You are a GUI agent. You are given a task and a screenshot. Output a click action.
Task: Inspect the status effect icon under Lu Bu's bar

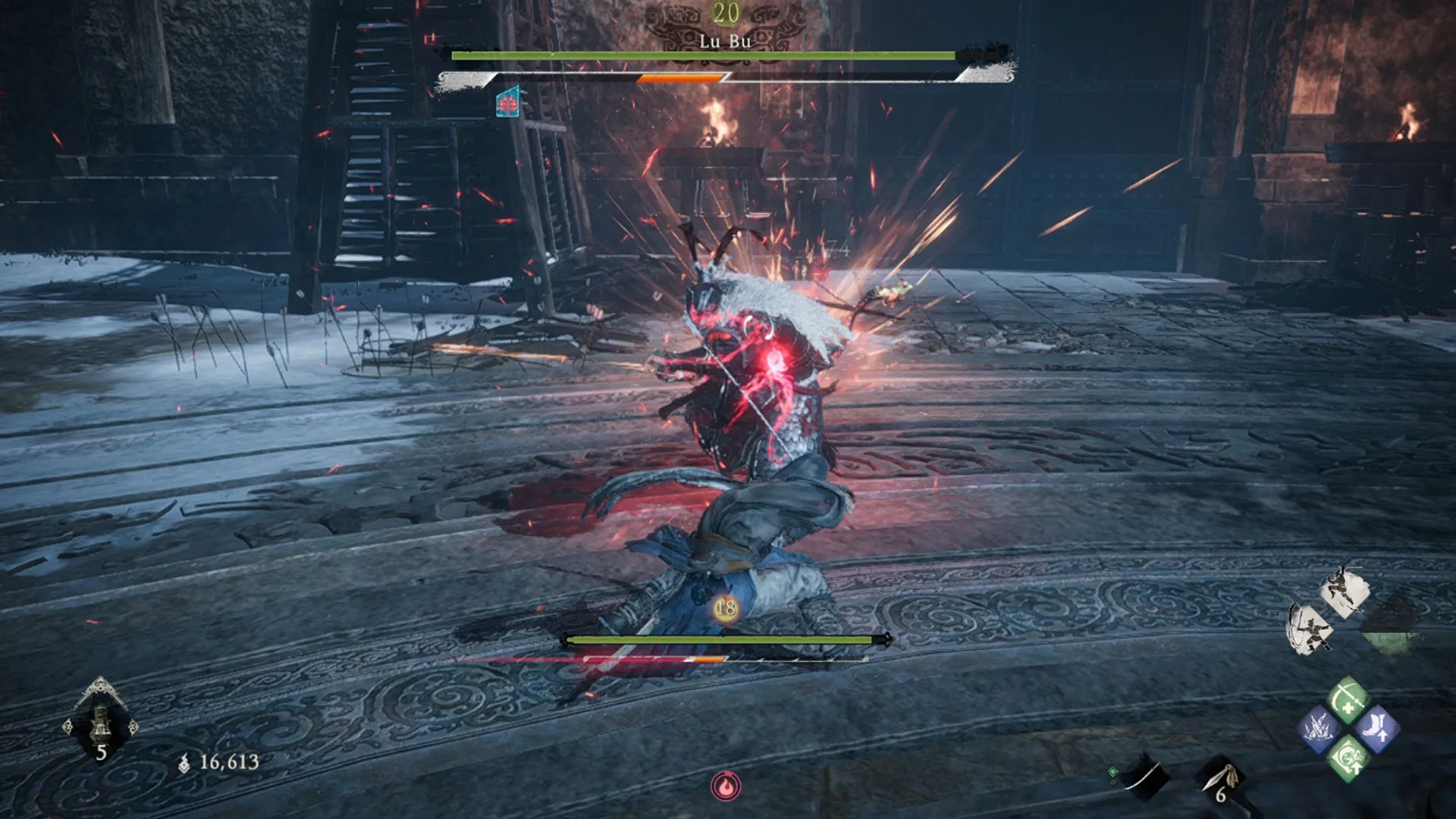(507, 102)
